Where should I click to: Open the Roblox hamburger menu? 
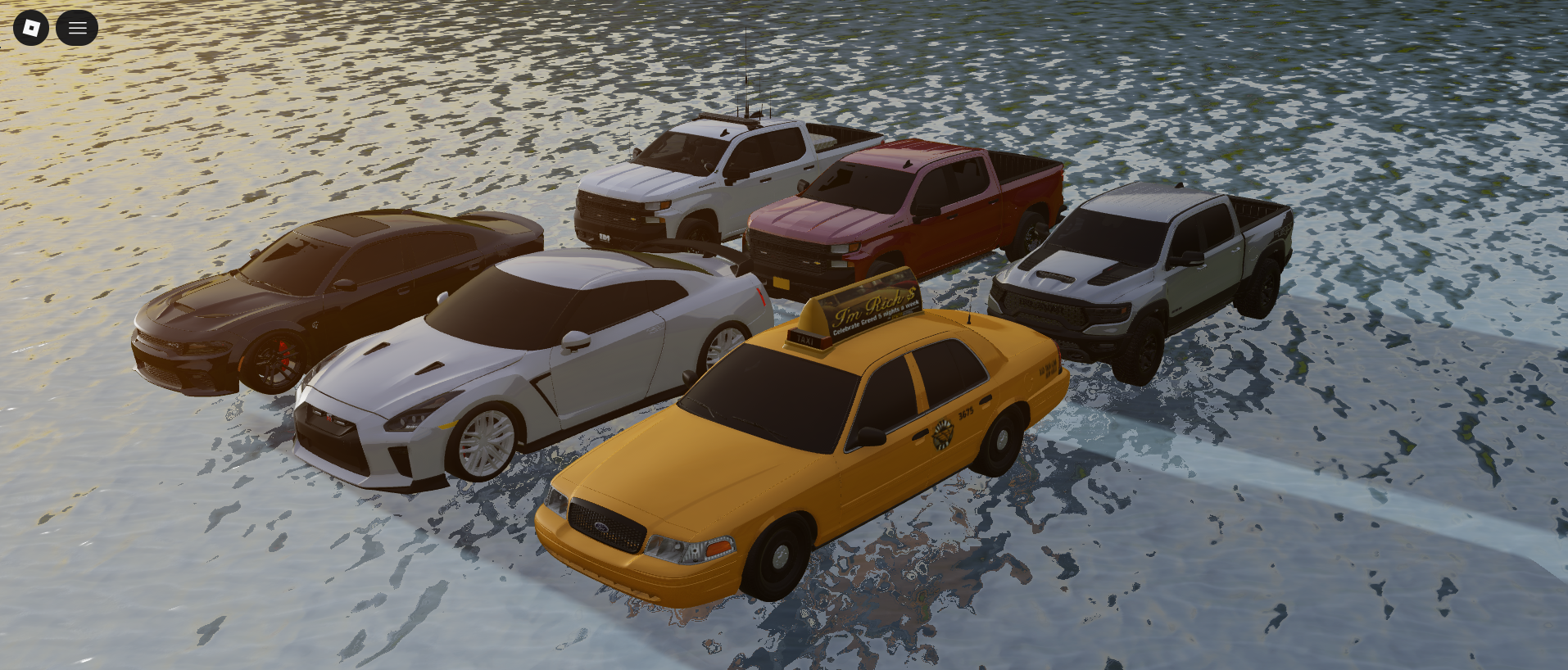[x=77, y=27]
